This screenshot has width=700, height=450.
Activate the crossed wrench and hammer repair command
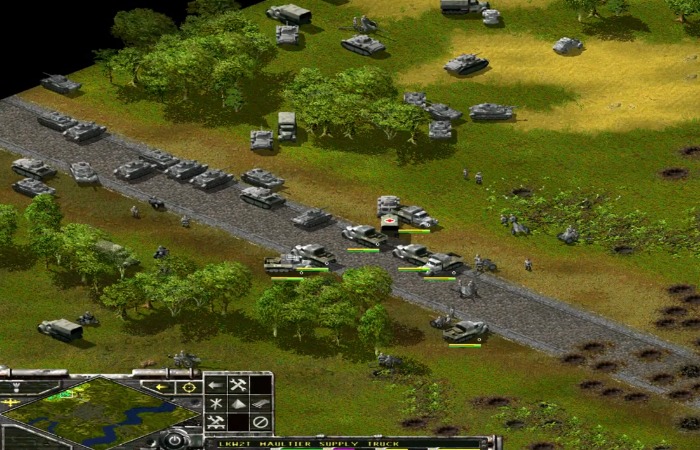pos(238,385)
